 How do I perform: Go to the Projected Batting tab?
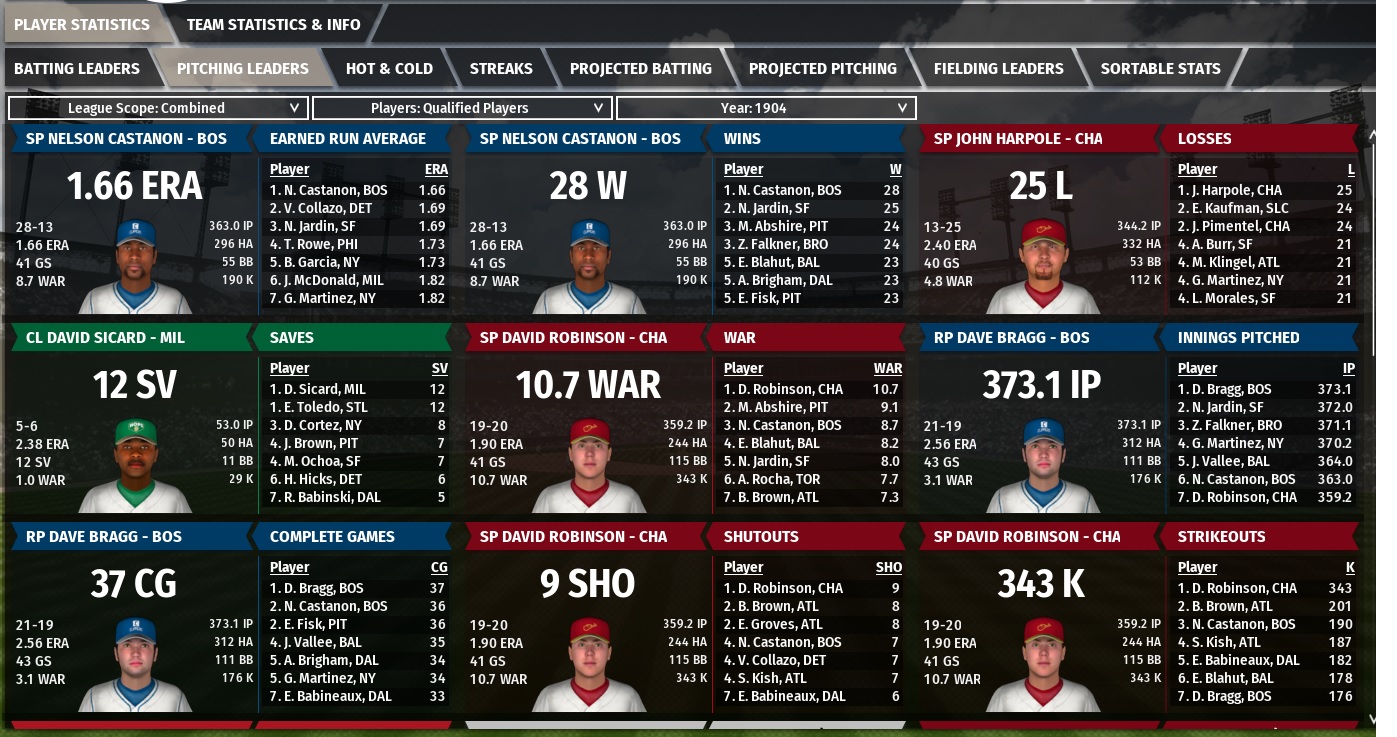coord(640,69)
